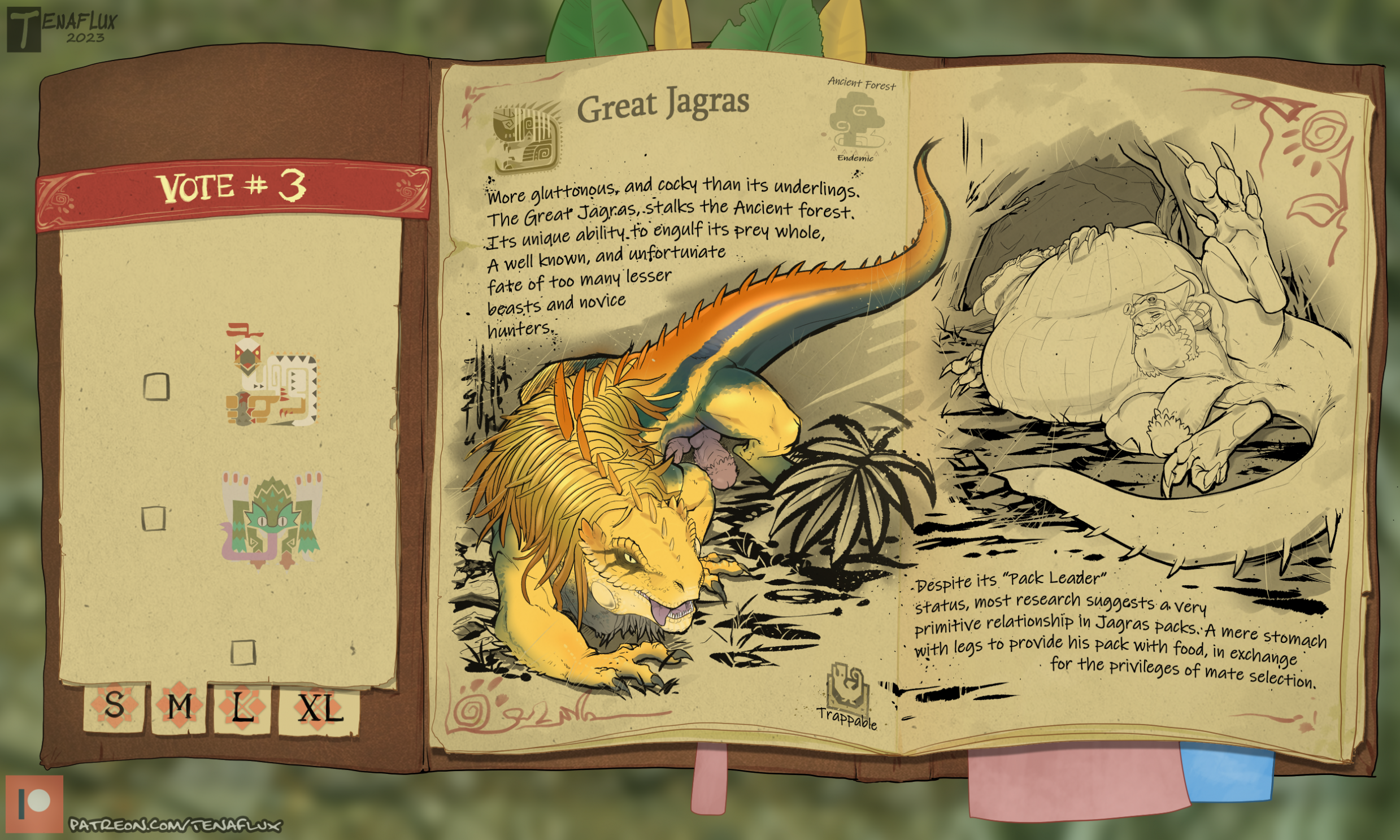Image resolution: width=1400 pixels, height=840 pixels.
Task: Choose the M size tab
Action: [x=179, y=707]
